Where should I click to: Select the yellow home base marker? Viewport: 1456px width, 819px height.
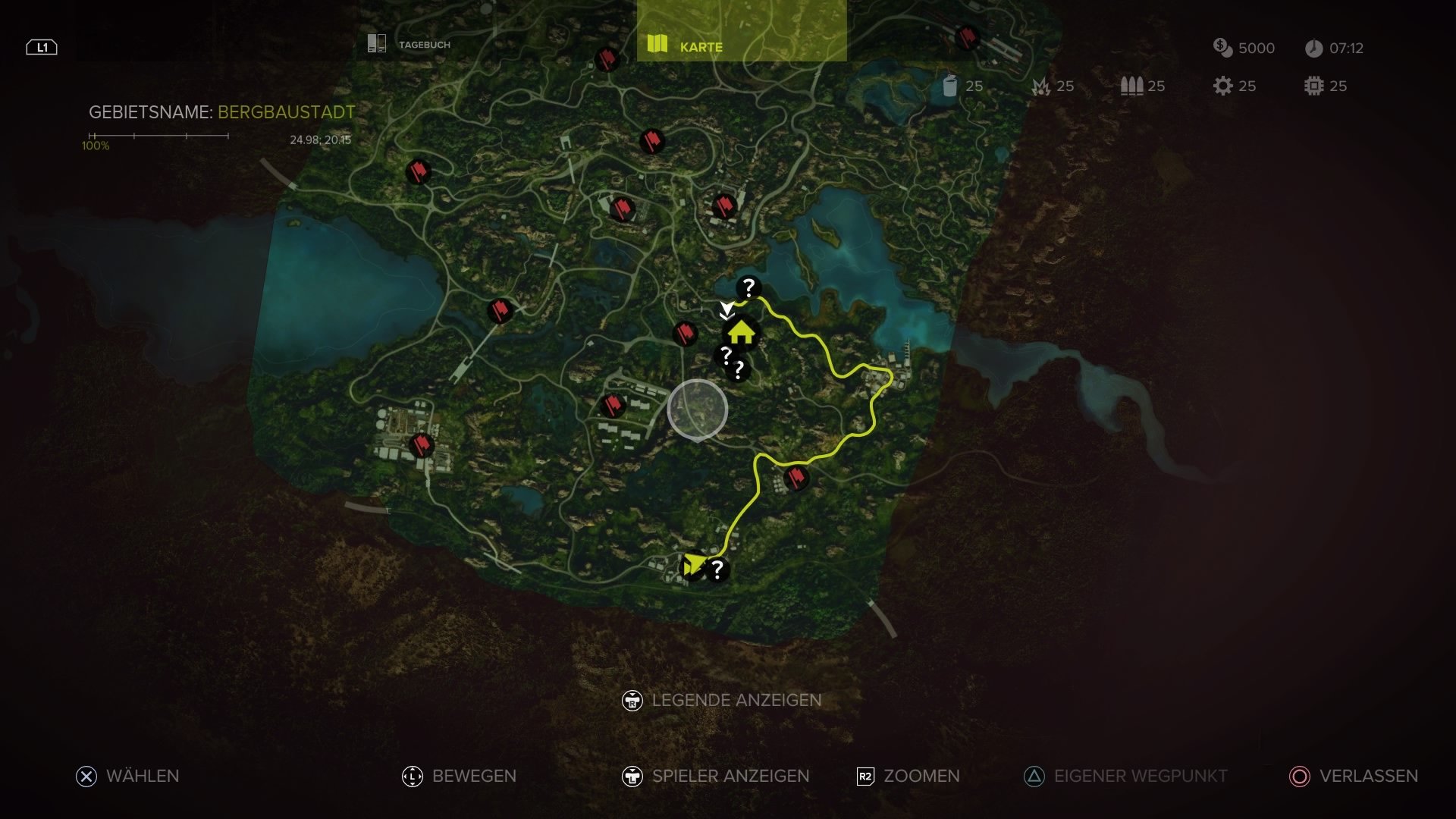[742, 332]
